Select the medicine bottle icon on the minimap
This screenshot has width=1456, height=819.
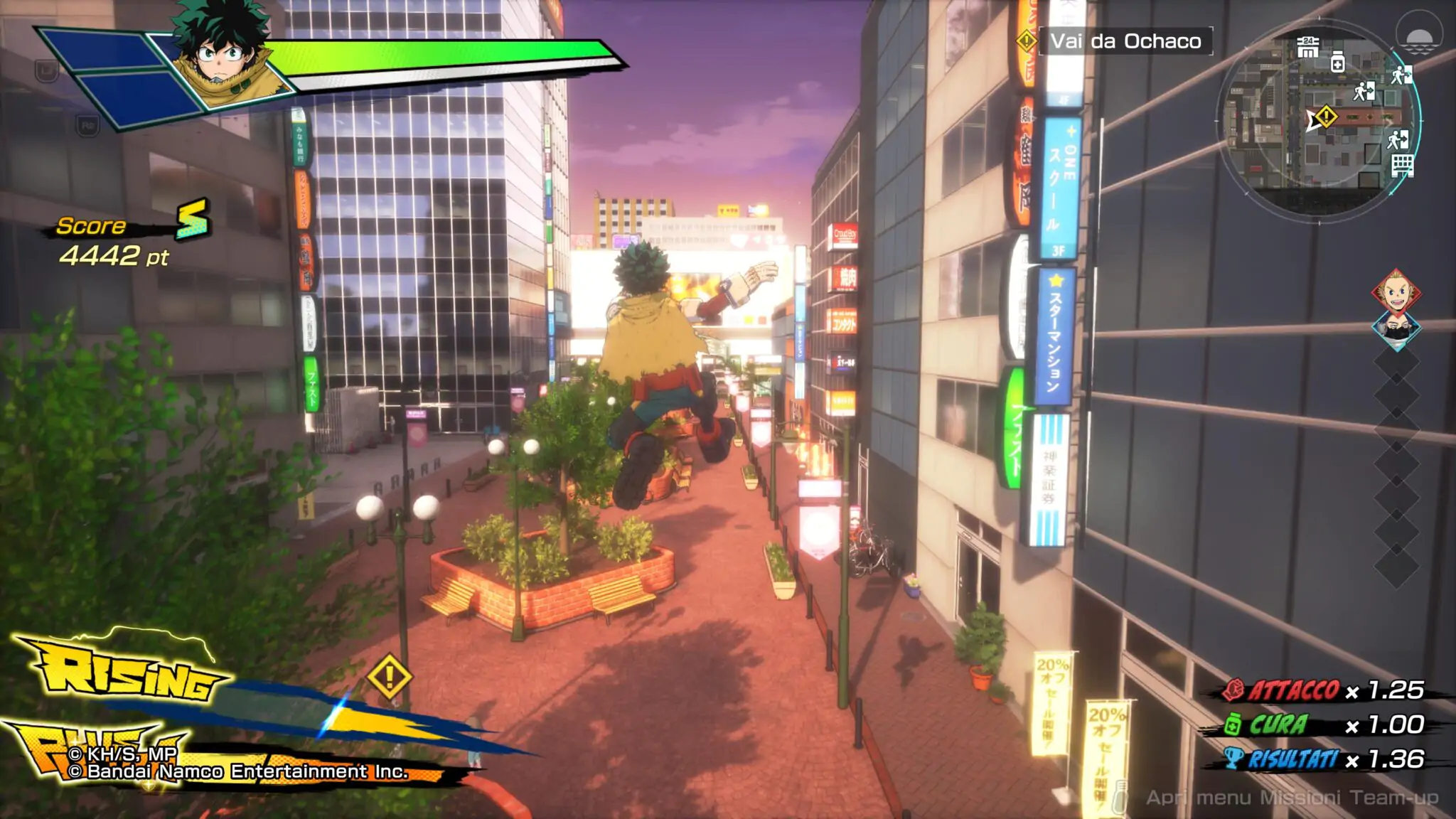coord(1337,62)
